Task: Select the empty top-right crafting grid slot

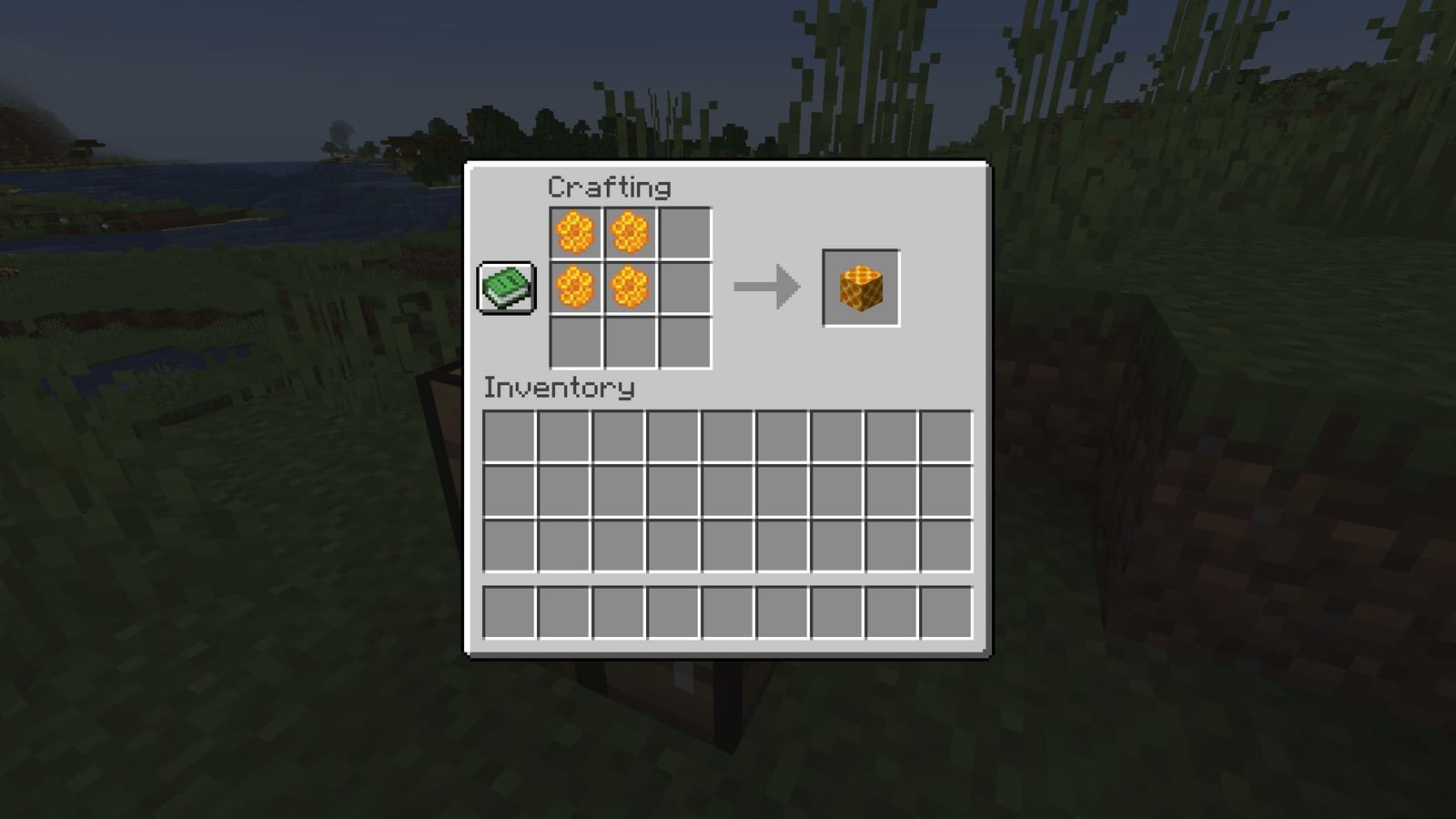Action: point(684,235)
